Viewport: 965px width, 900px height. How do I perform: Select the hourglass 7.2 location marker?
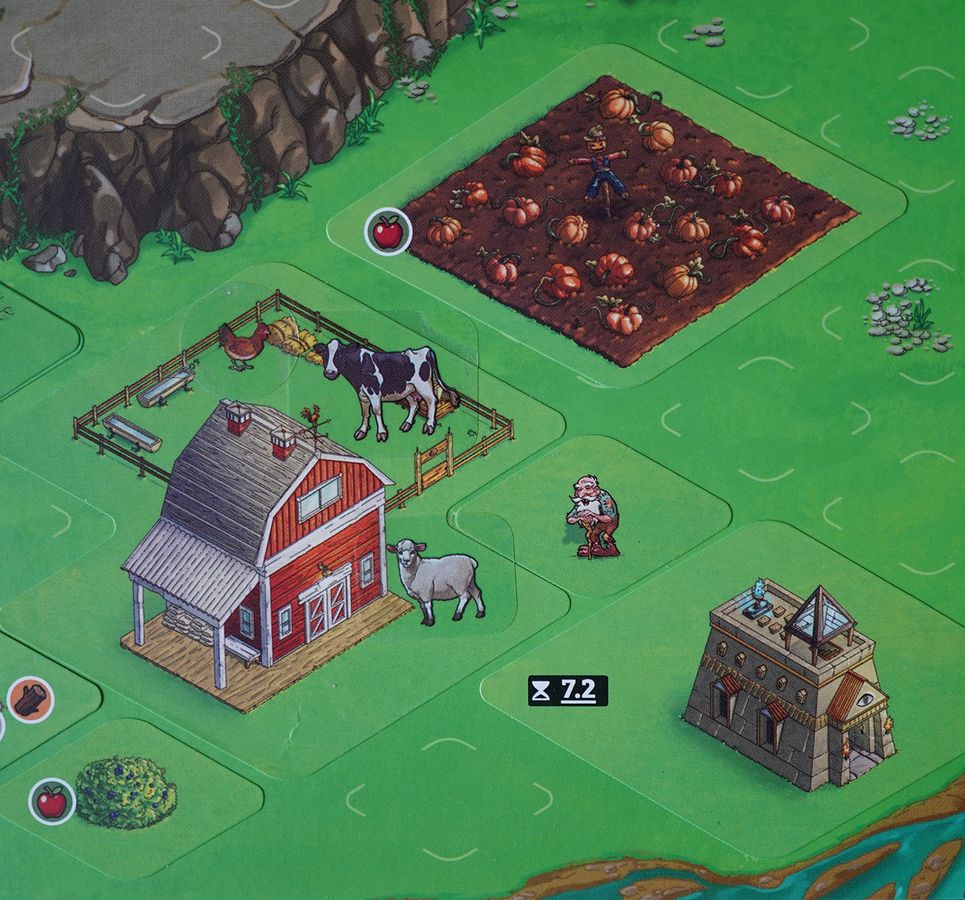pos(568,690)
